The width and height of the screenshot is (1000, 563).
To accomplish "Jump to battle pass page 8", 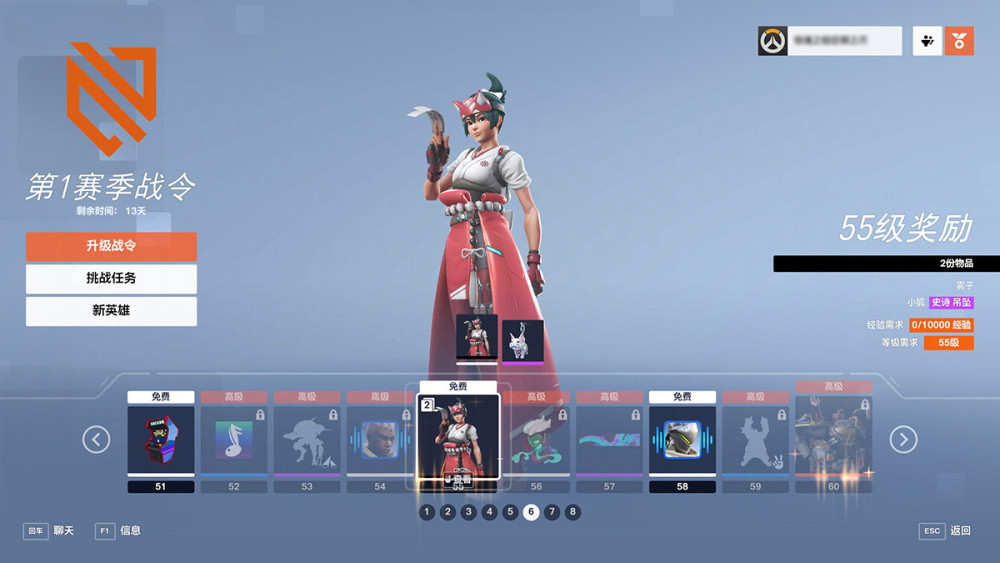I will pos(572,512).
